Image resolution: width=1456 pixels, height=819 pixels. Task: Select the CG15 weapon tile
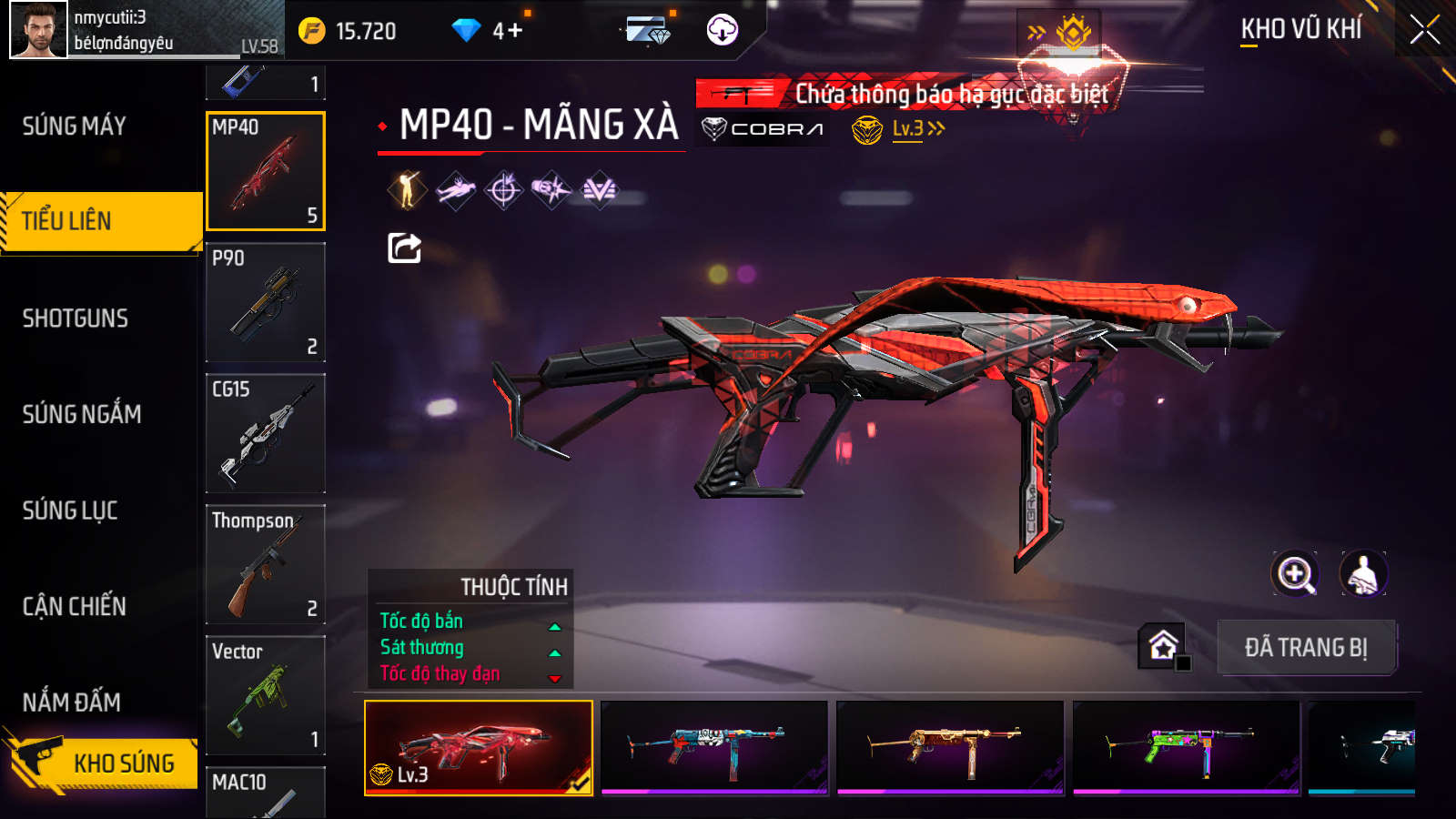tap(266, 433)
